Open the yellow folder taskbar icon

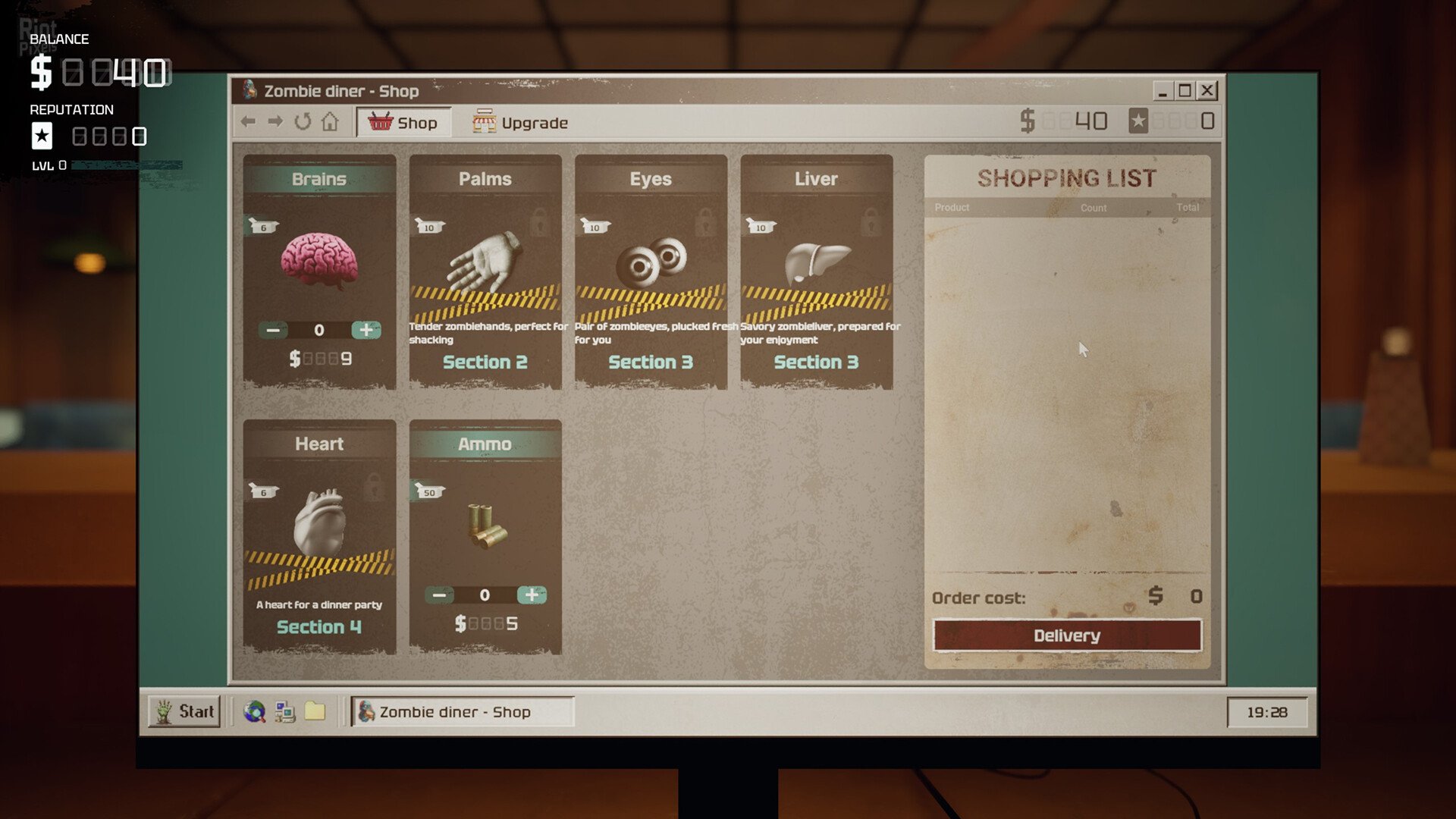tap(315, 711)
